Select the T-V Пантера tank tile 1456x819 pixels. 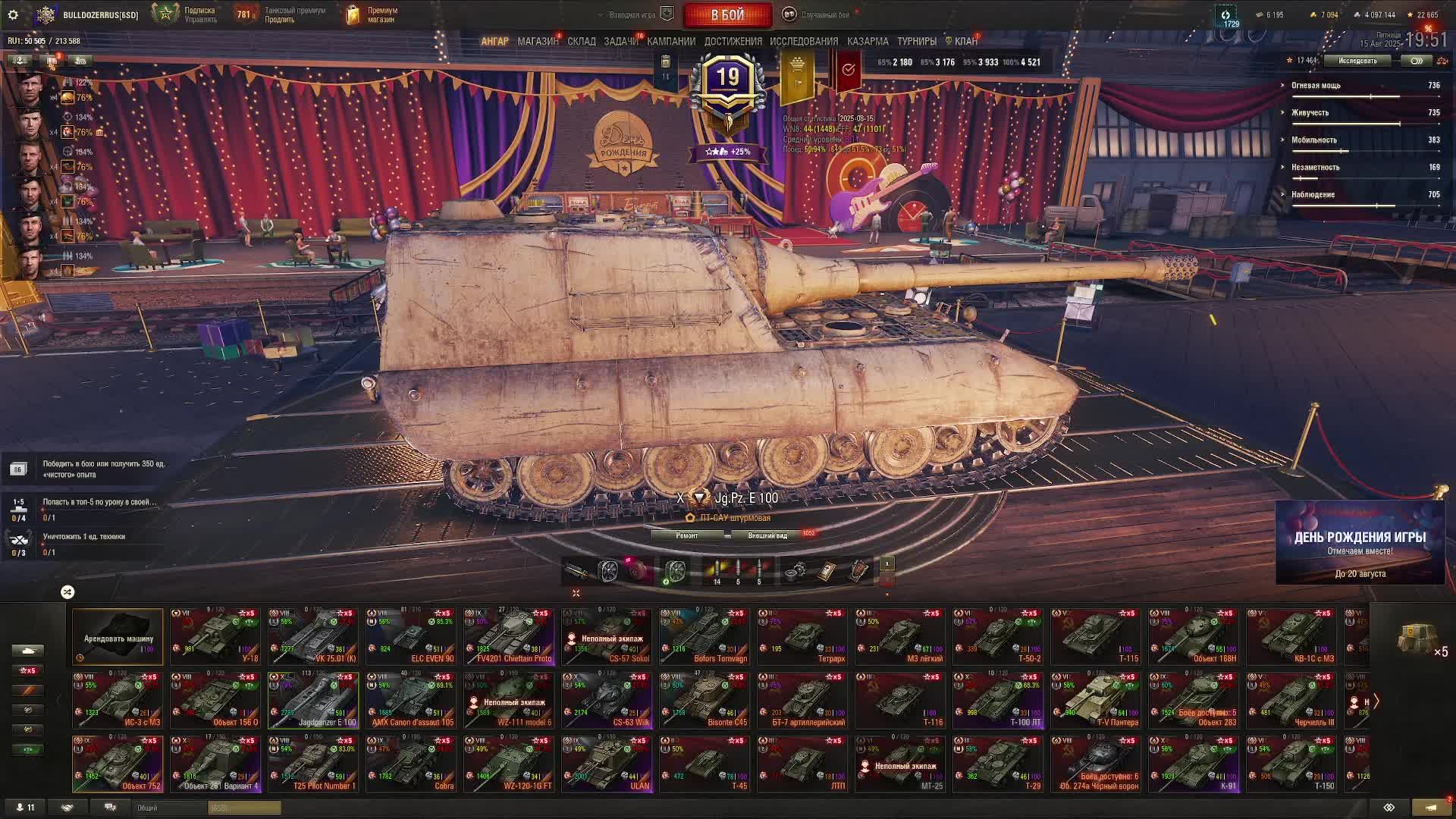(x=1095, y=700)
